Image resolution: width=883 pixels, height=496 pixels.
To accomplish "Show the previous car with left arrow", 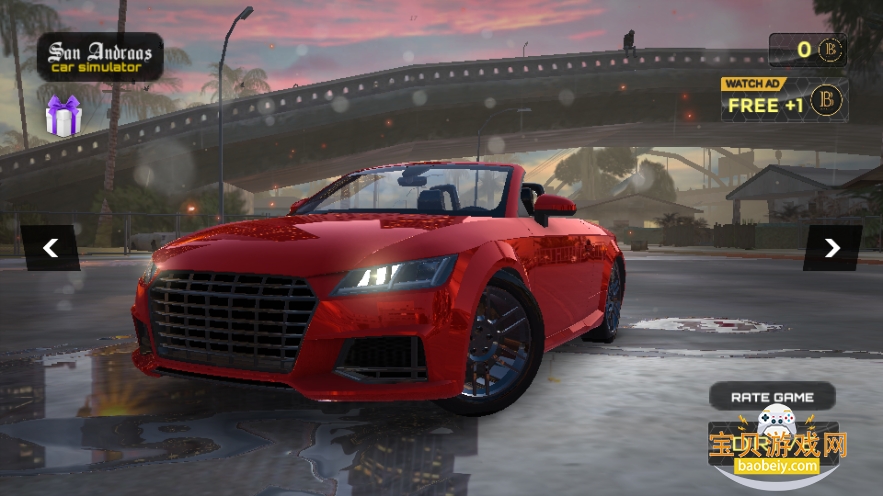I will pyautogui.click(x=50, y=248).
